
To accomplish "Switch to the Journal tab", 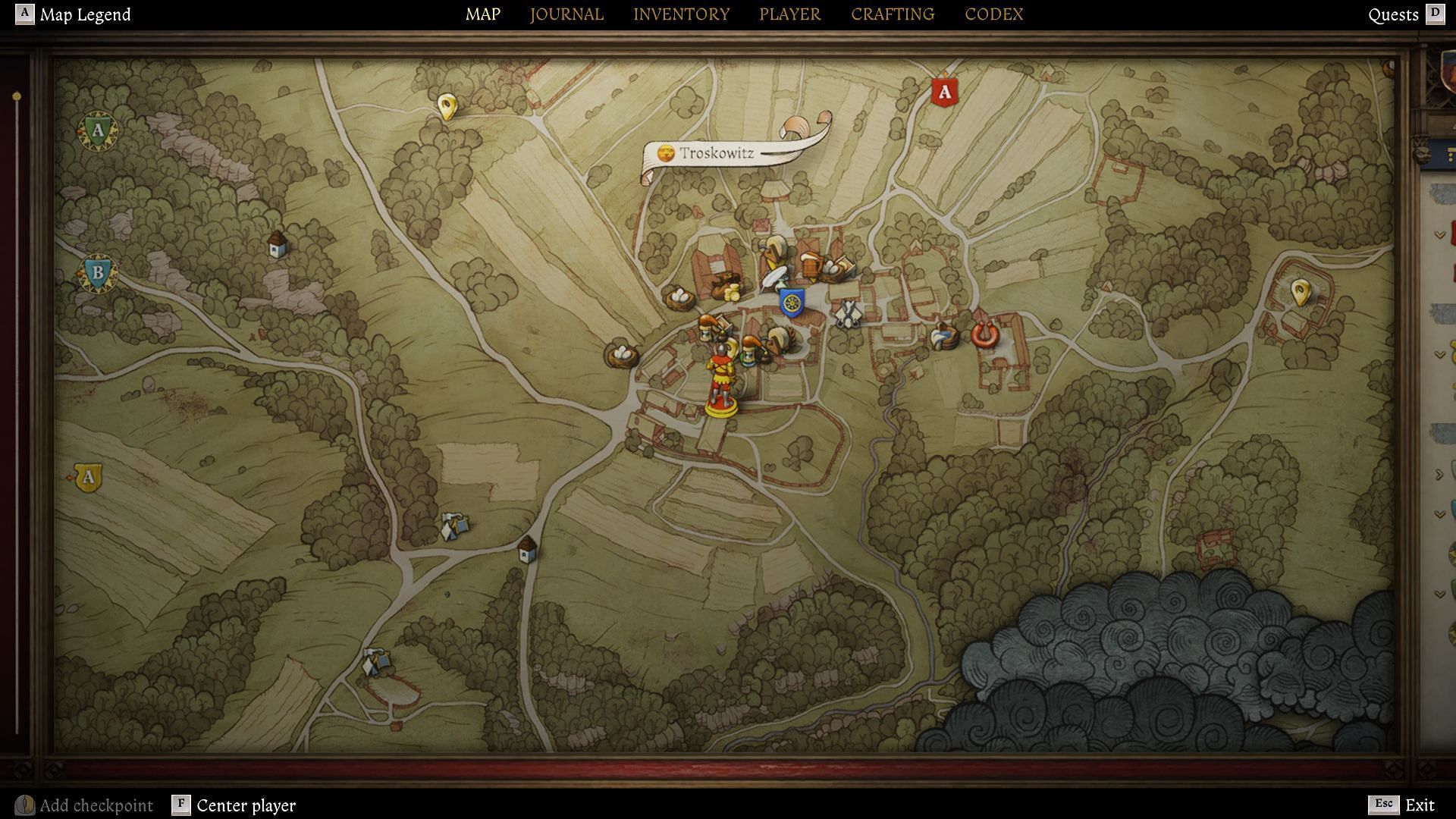I will [x=566, y=14].
